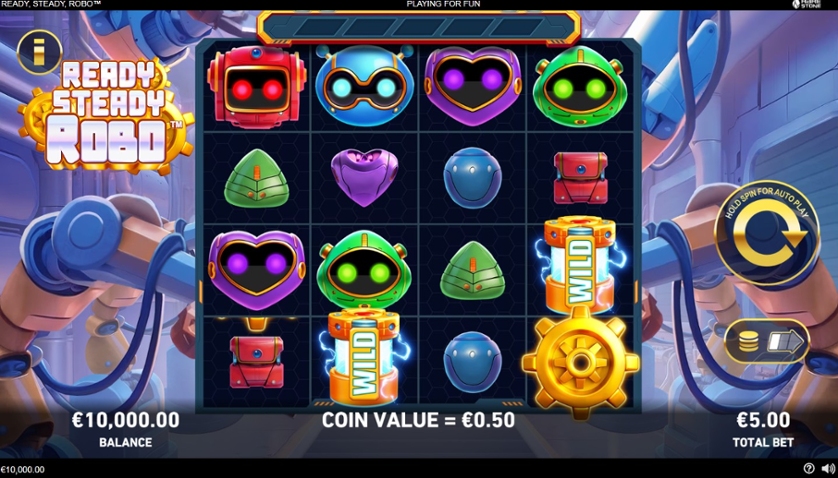Spin the reels with the golden arrow button
Image resolution: width=838 pixels, height=478 pixels.
767,235
